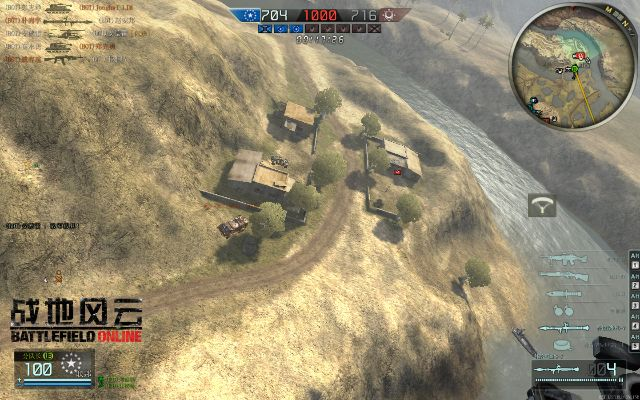Select the parachute icon

tap(545, 204)
